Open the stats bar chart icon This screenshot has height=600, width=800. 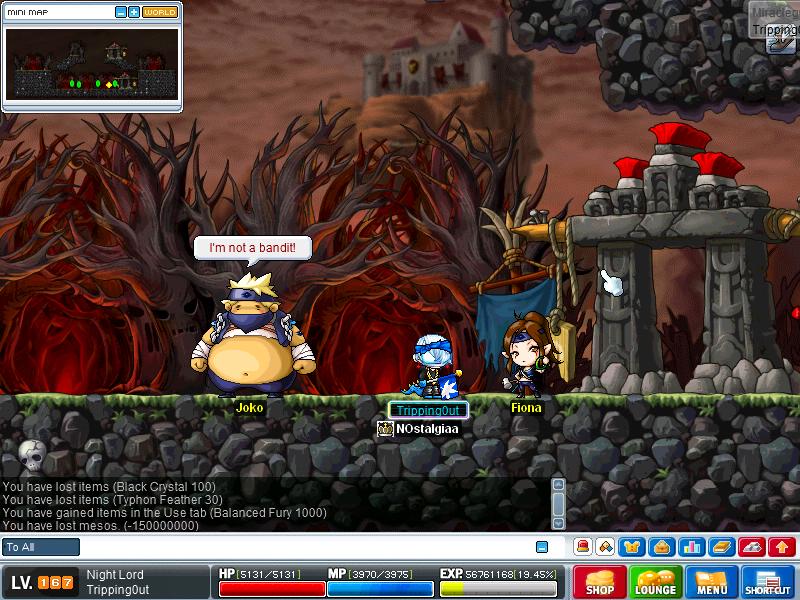(691, 547)
